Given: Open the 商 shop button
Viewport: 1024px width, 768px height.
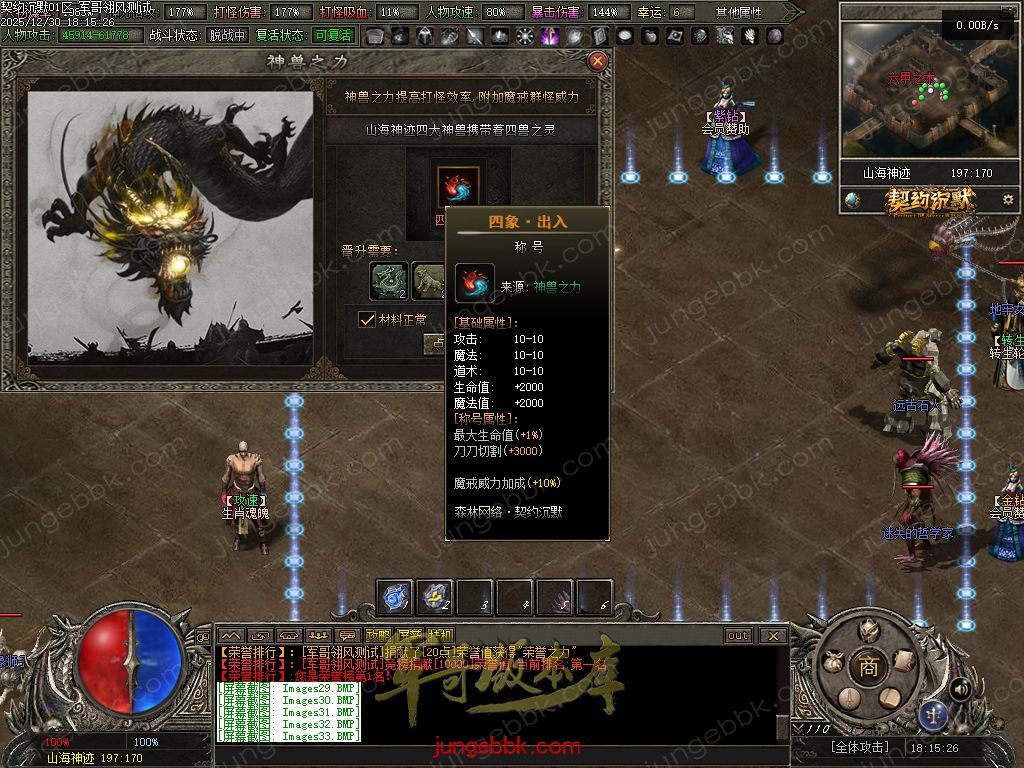Looking at the screenshot, I should pyautogui.click(x=868, y=667).
